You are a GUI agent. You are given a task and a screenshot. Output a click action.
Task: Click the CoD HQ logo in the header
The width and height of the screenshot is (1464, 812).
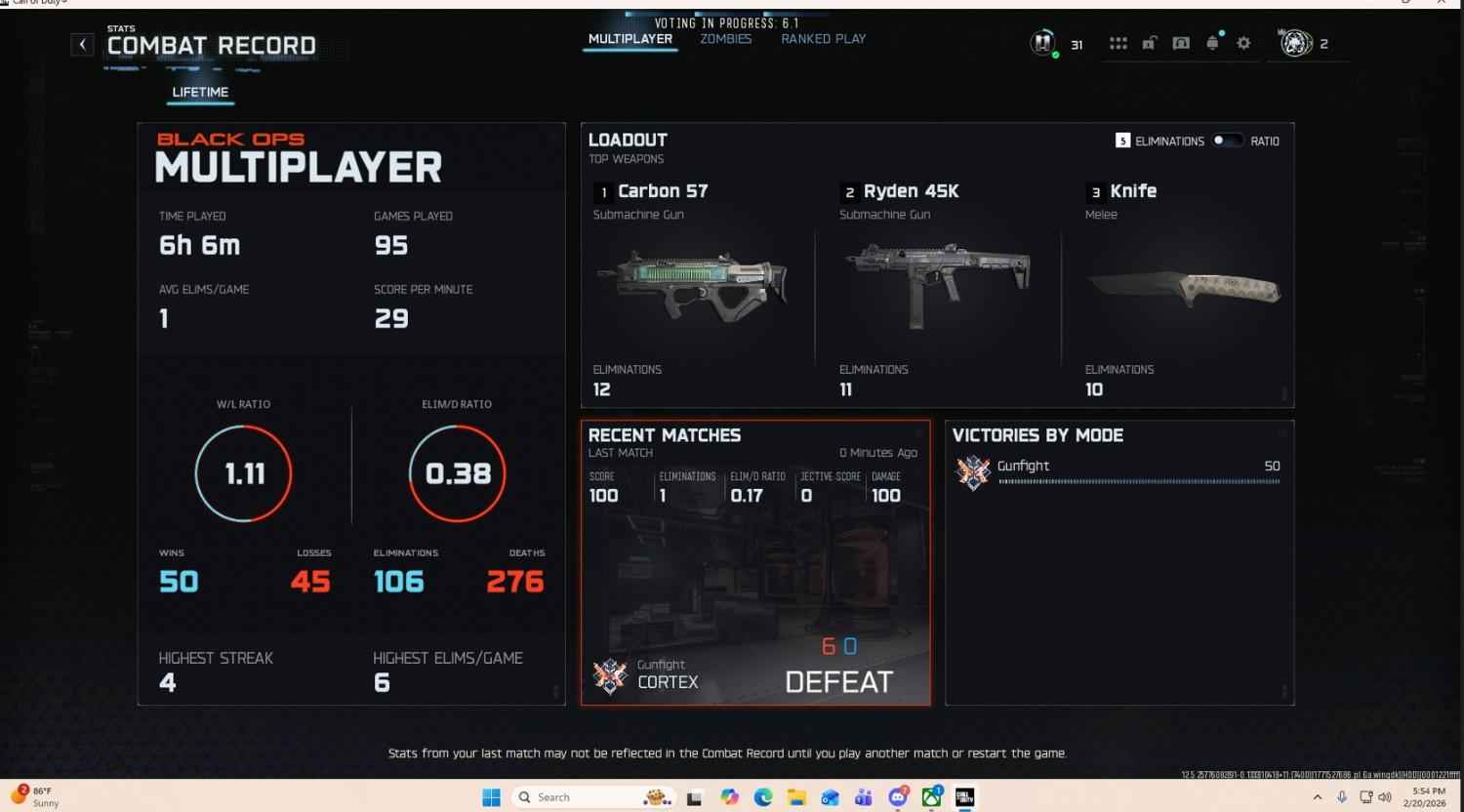[1042, 43]
